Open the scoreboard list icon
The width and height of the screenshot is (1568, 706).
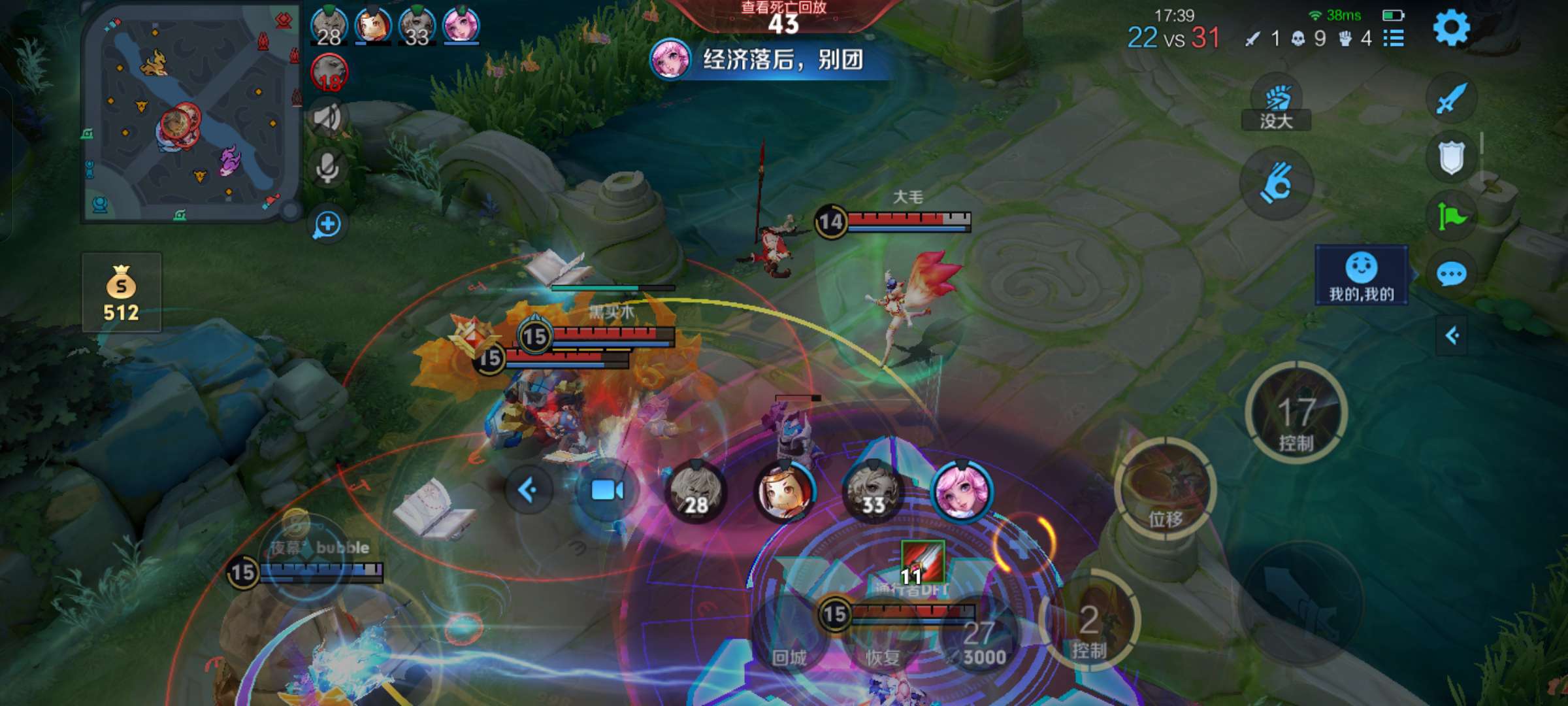click(1394, 39)
